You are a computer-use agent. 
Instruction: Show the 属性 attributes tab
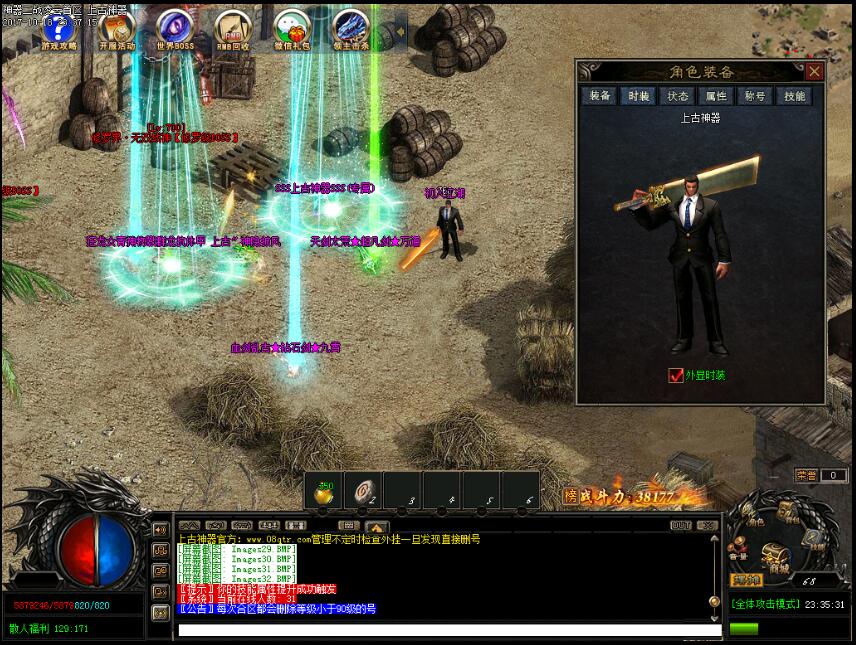[x=716, y=96]
